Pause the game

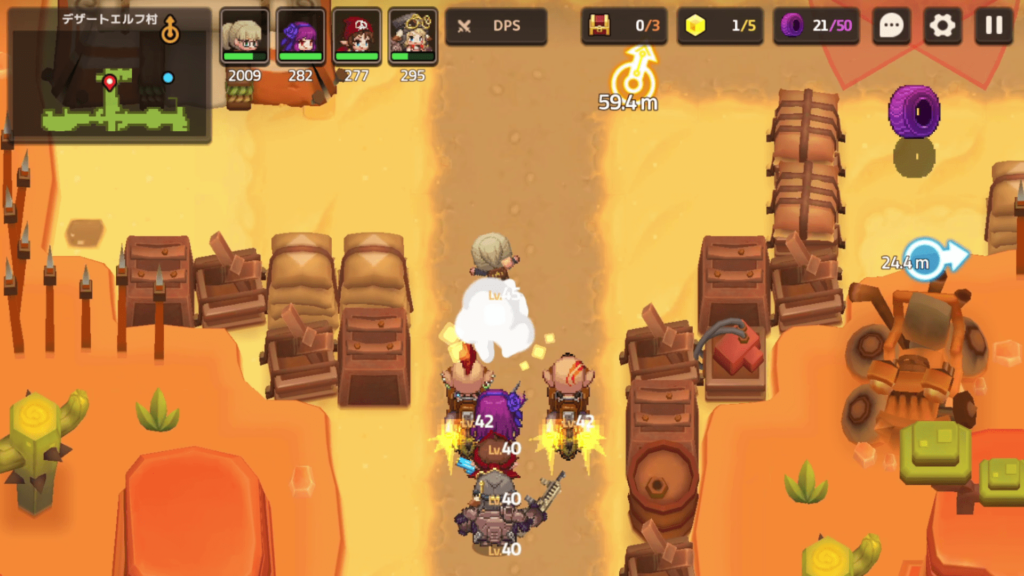pyautogui.click(x=993, y=26)
